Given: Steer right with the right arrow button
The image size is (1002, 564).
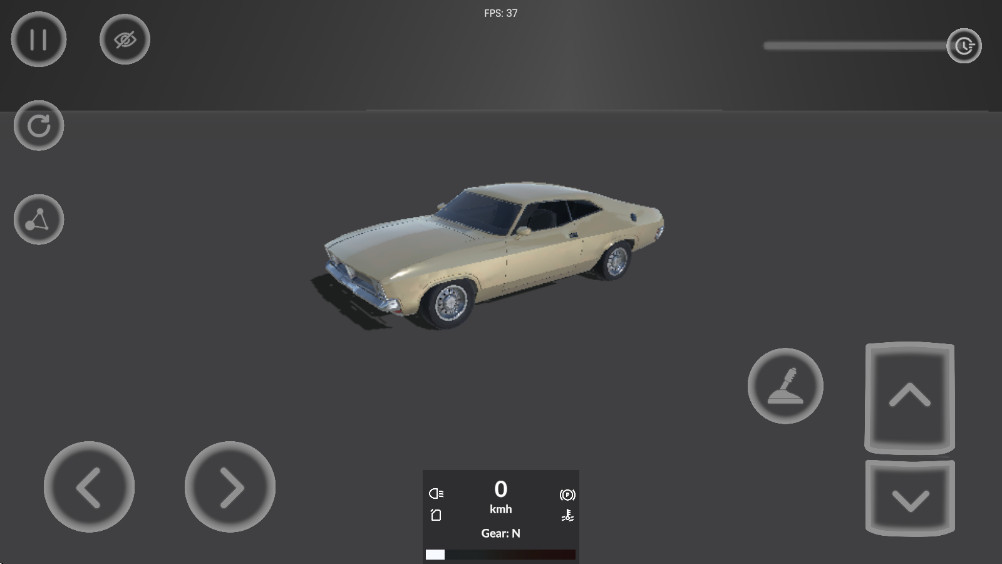Looking at the screenshot, I should click(230, 487).
